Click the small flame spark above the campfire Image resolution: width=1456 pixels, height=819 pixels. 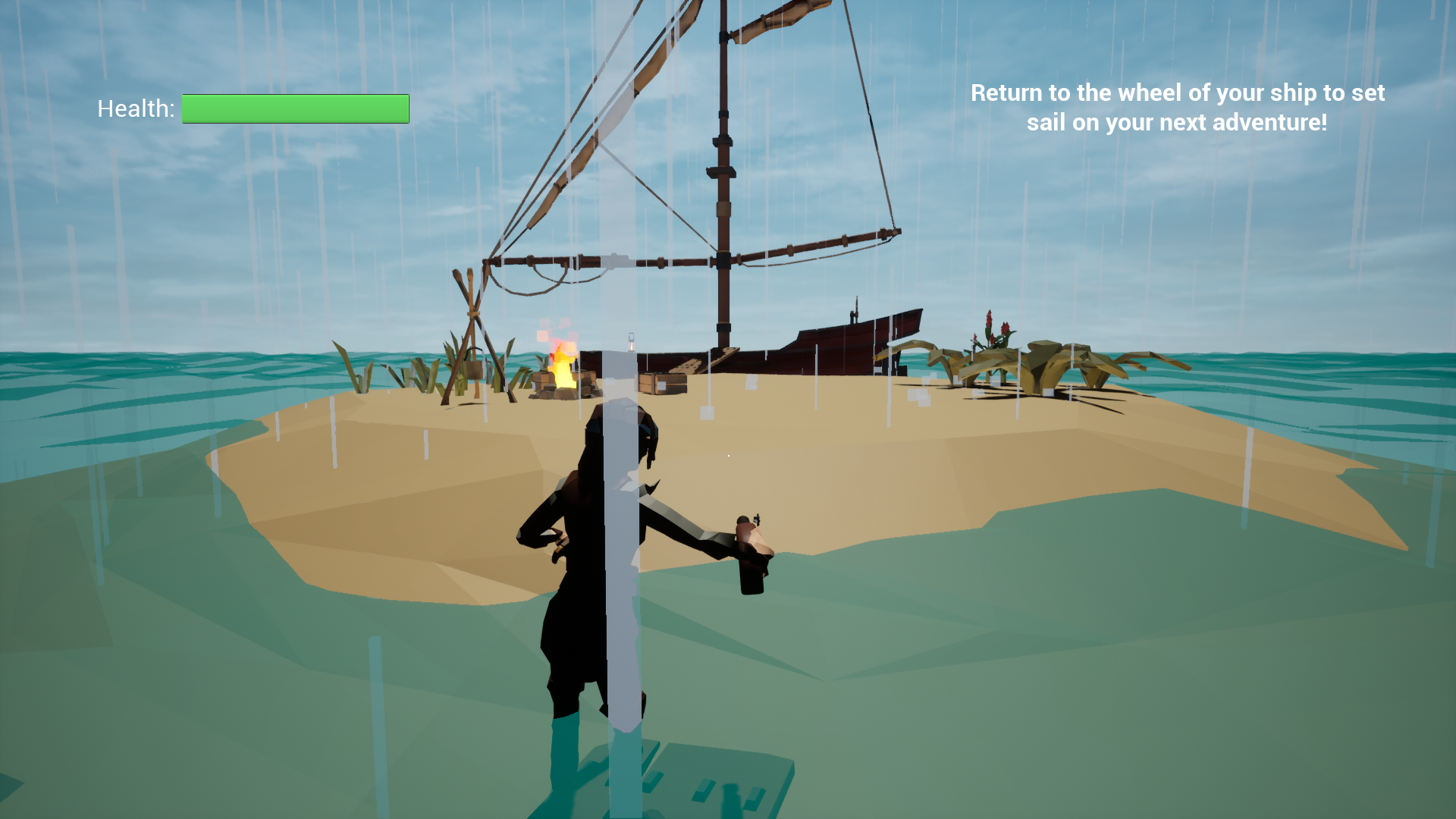click(x=560, y=326)
